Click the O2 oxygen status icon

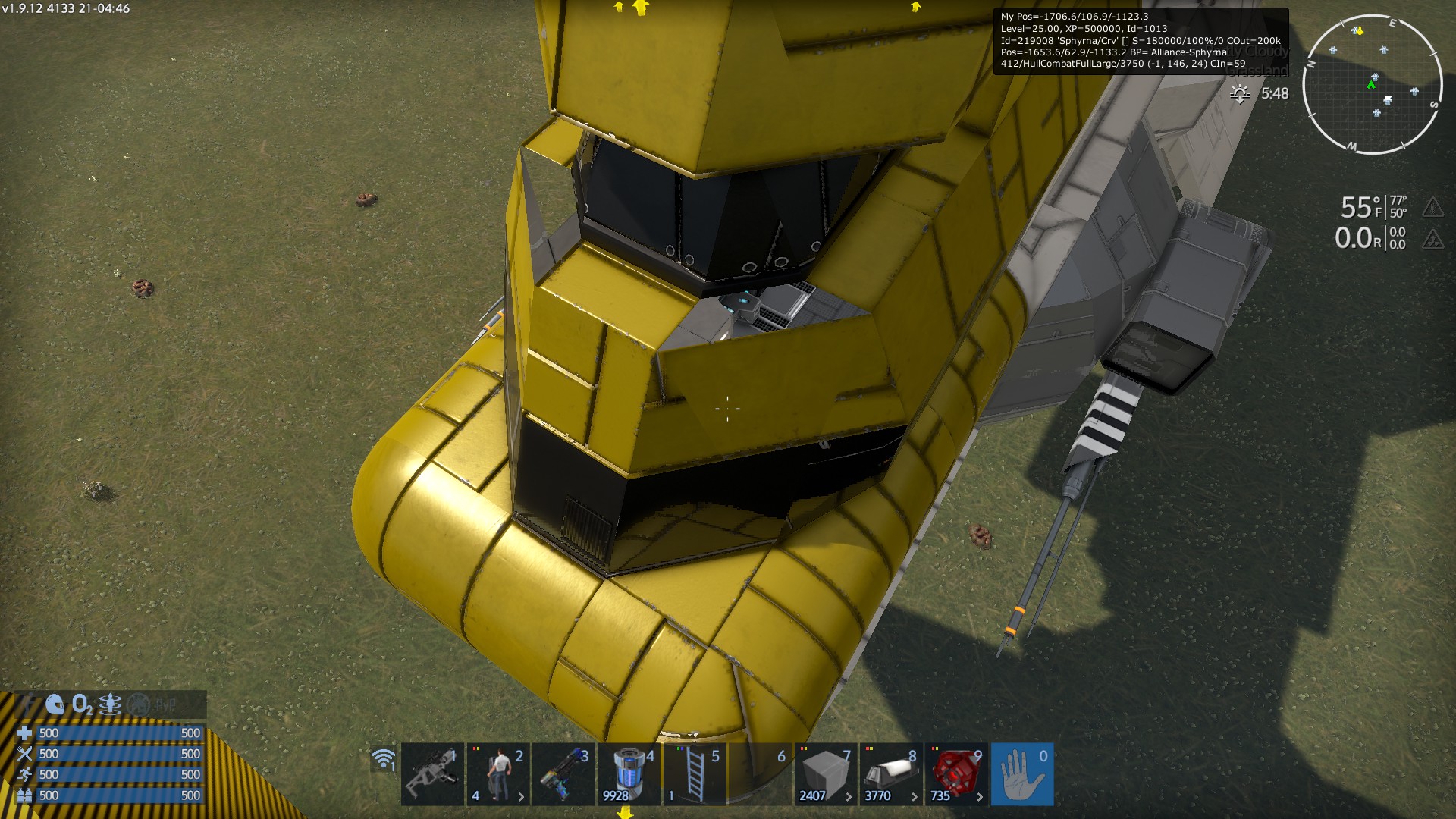[x=82, y=704]
